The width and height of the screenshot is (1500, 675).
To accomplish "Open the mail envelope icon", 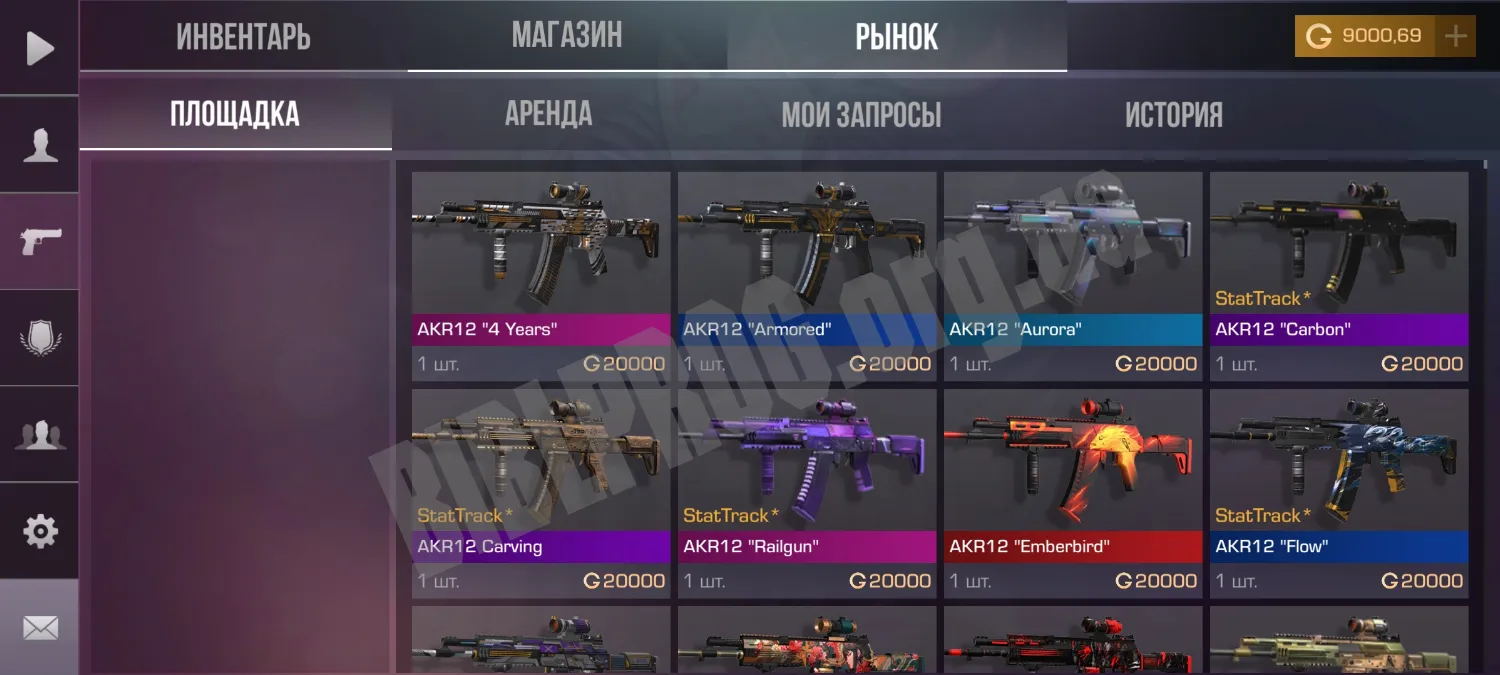I will (x=39, y=628).
